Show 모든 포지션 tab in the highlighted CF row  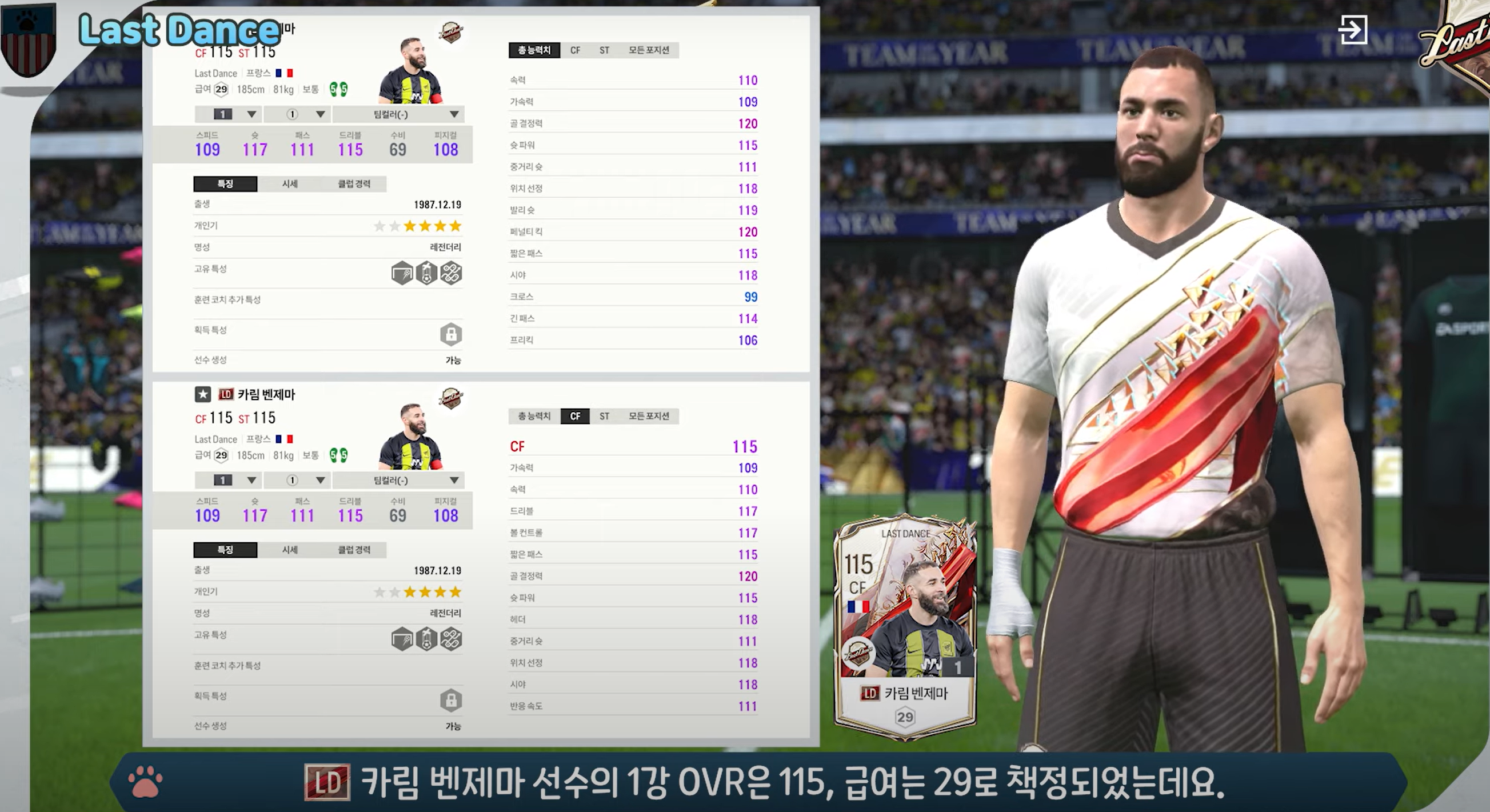(x=648, y=416)
